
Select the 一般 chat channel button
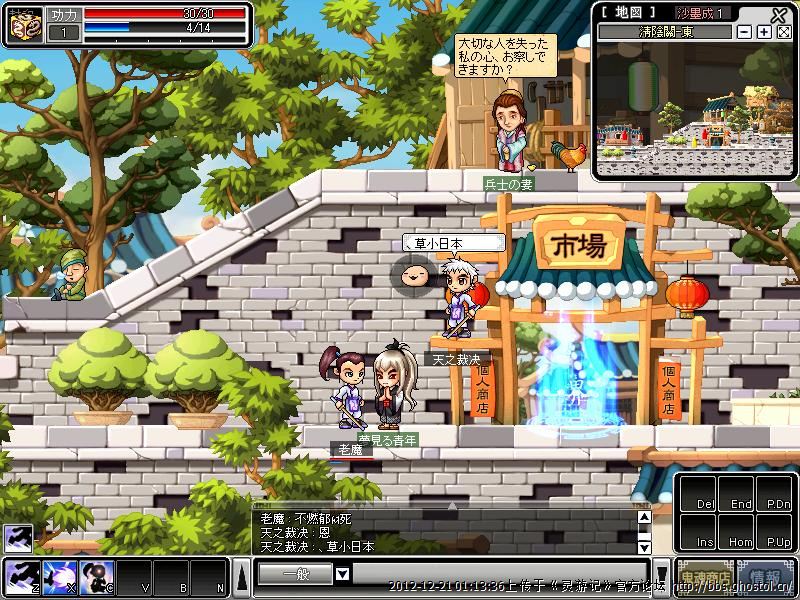[294, 574]
